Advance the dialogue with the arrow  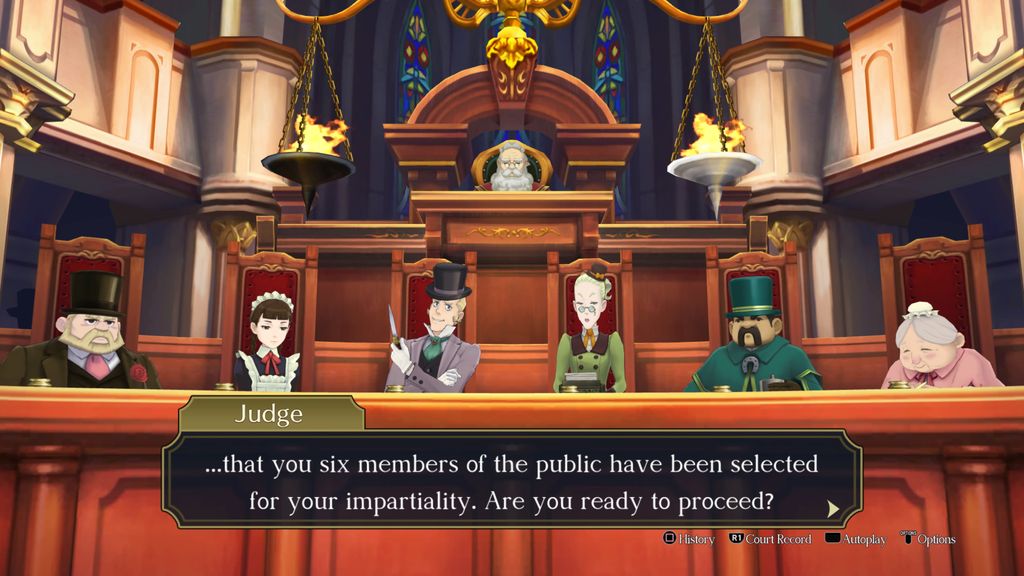(x=833, y=508)
